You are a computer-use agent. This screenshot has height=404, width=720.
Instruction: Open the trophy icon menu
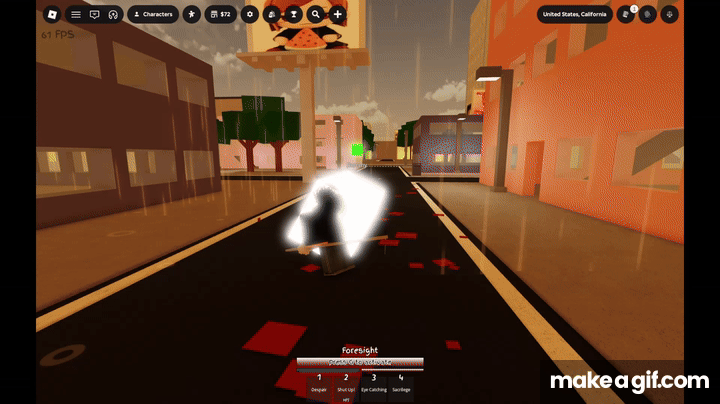[293, 14]
